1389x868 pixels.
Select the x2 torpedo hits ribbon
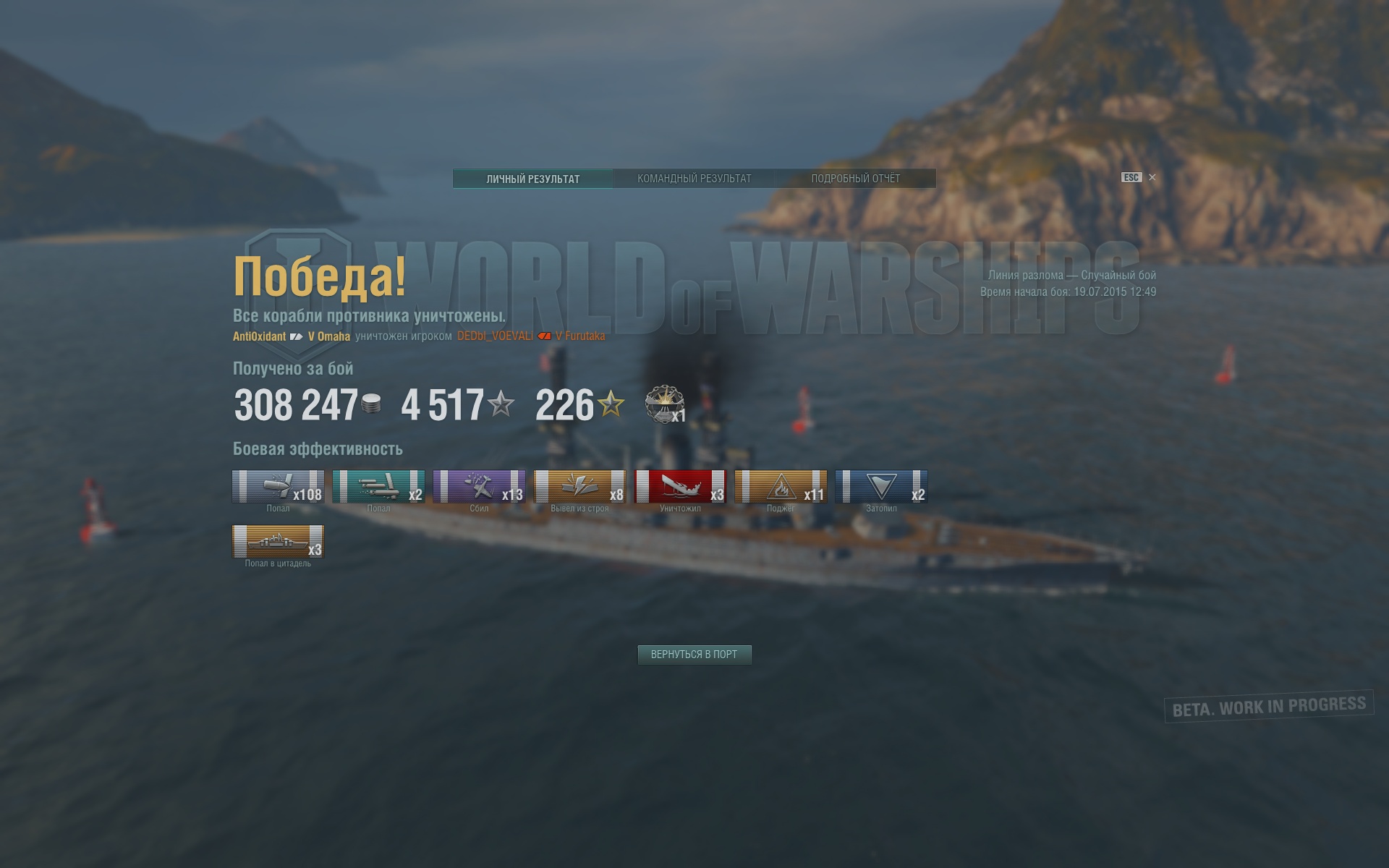point(378,486)
